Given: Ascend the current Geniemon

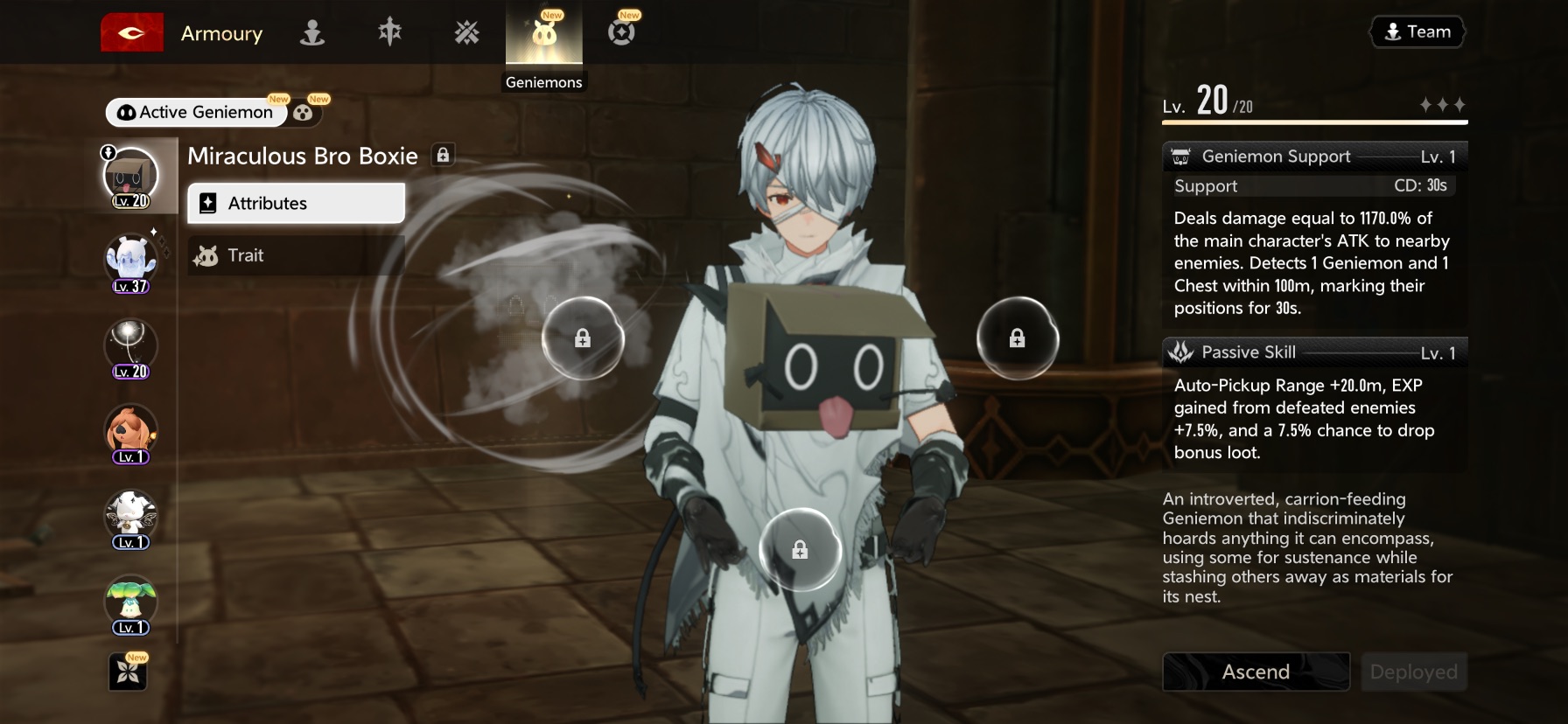Looking at the screenshot, I should 1256,672.
